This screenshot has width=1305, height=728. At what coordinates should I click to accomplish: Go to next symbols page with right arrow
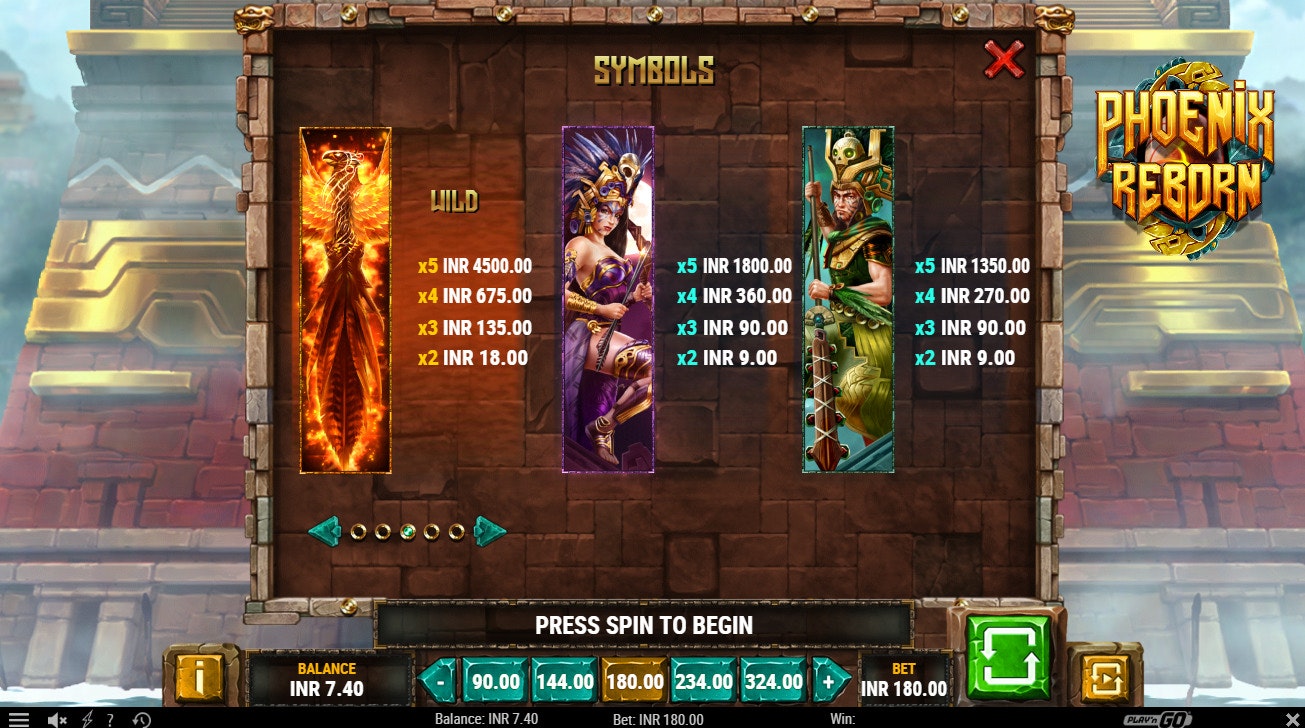coord(490,531)
